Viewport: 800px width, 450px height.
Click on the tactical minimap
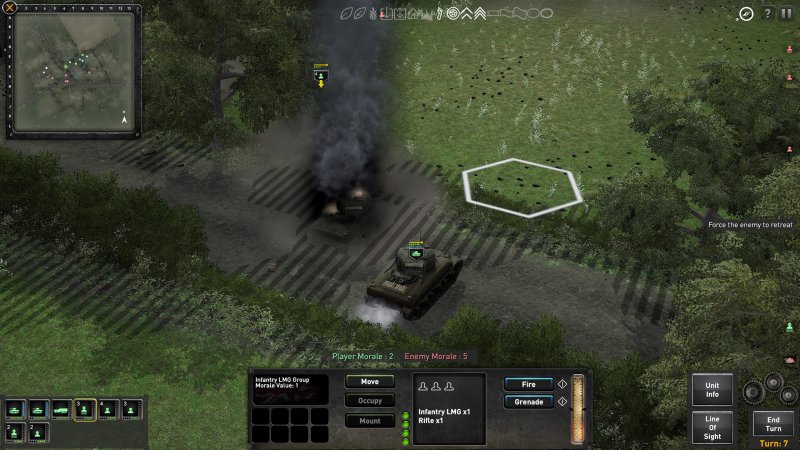click(x=72, y=72)
